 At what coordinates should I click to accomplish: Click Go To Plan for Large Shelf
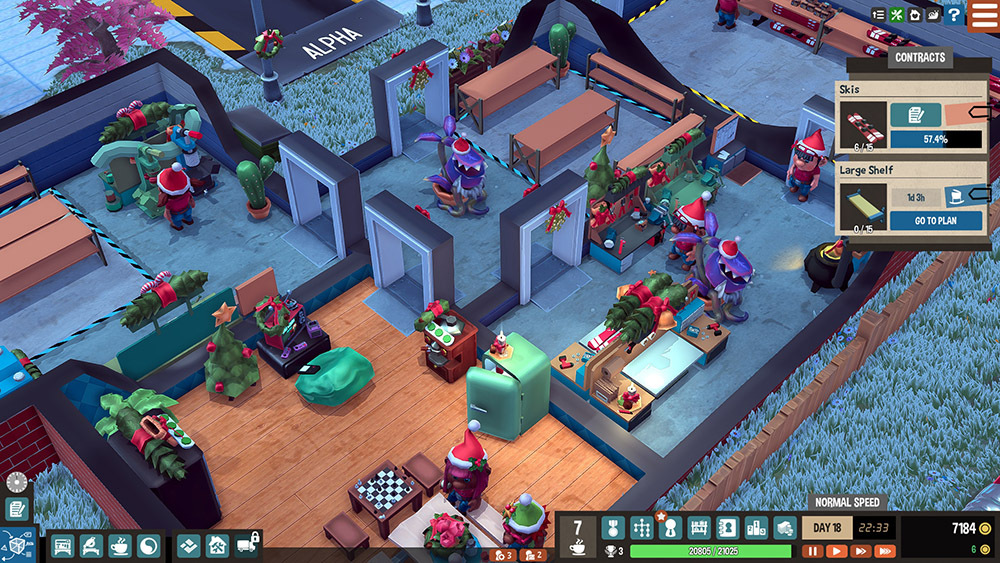pyautogui.click(x=936, y=221)
